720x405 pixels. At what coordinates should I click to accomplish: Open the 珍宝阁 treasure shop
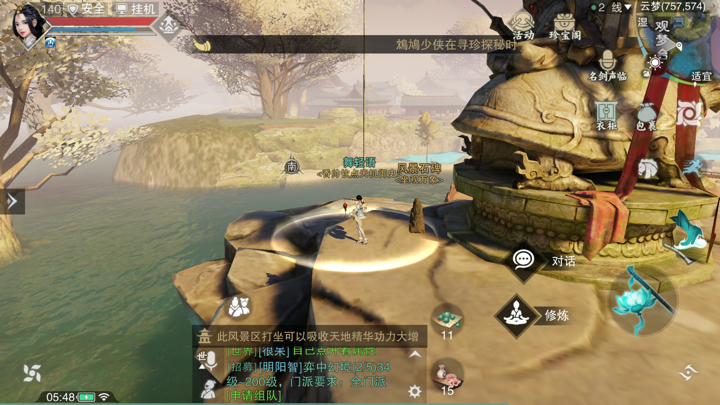pyautogui.click(x=565, y=24)
